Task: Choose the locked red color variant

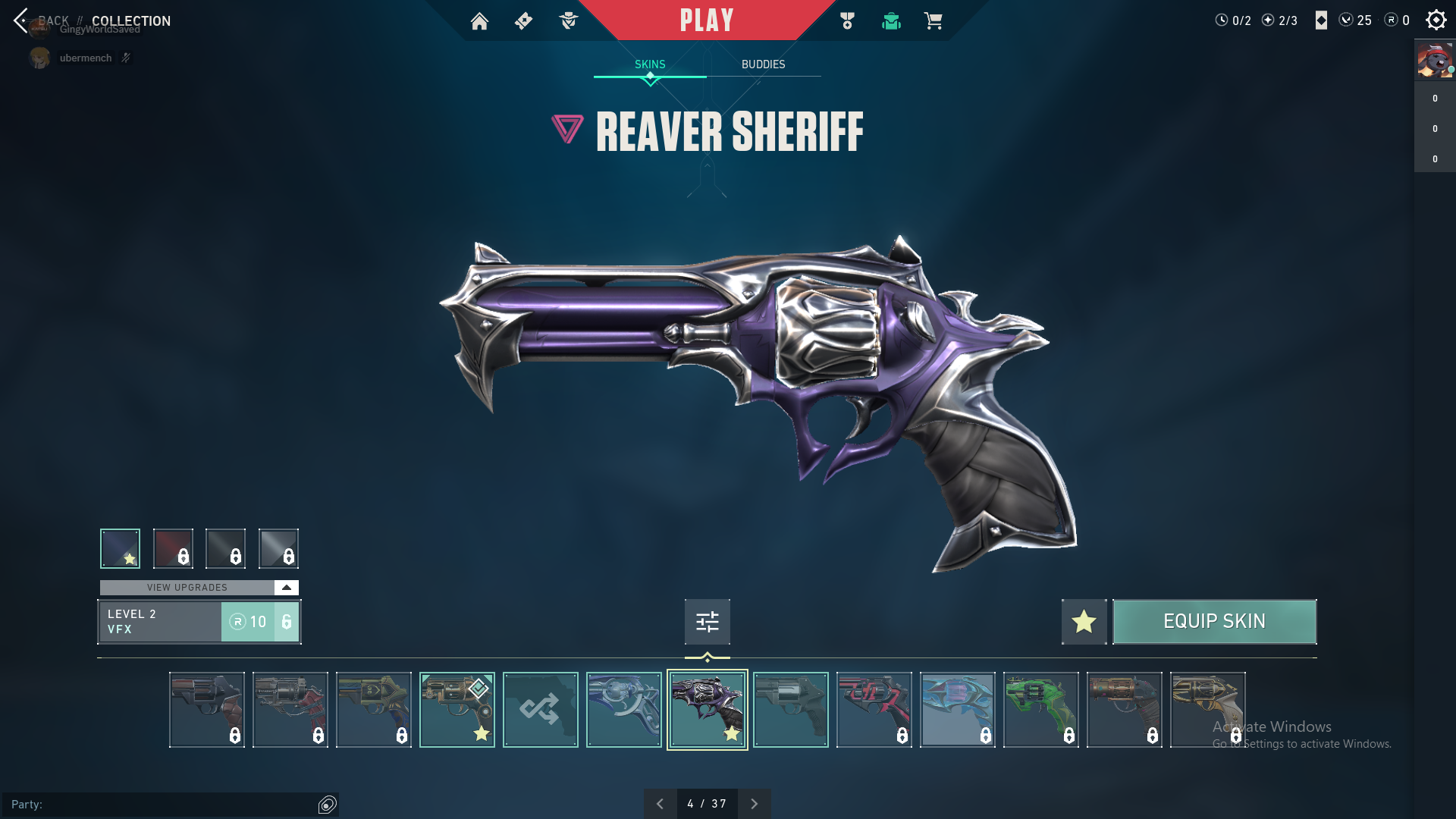Action: [x=173, y=548]
